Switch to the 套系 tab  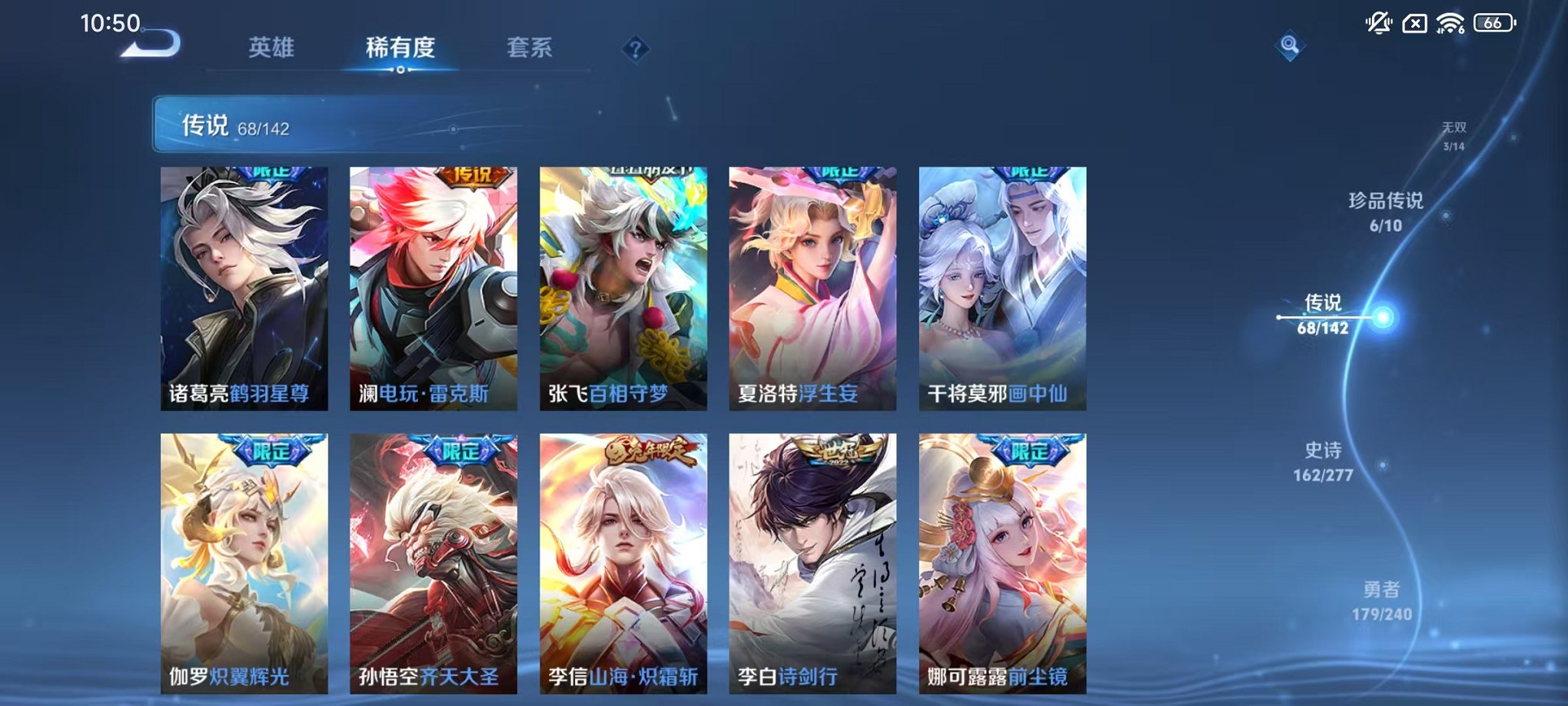coord(532,48)
